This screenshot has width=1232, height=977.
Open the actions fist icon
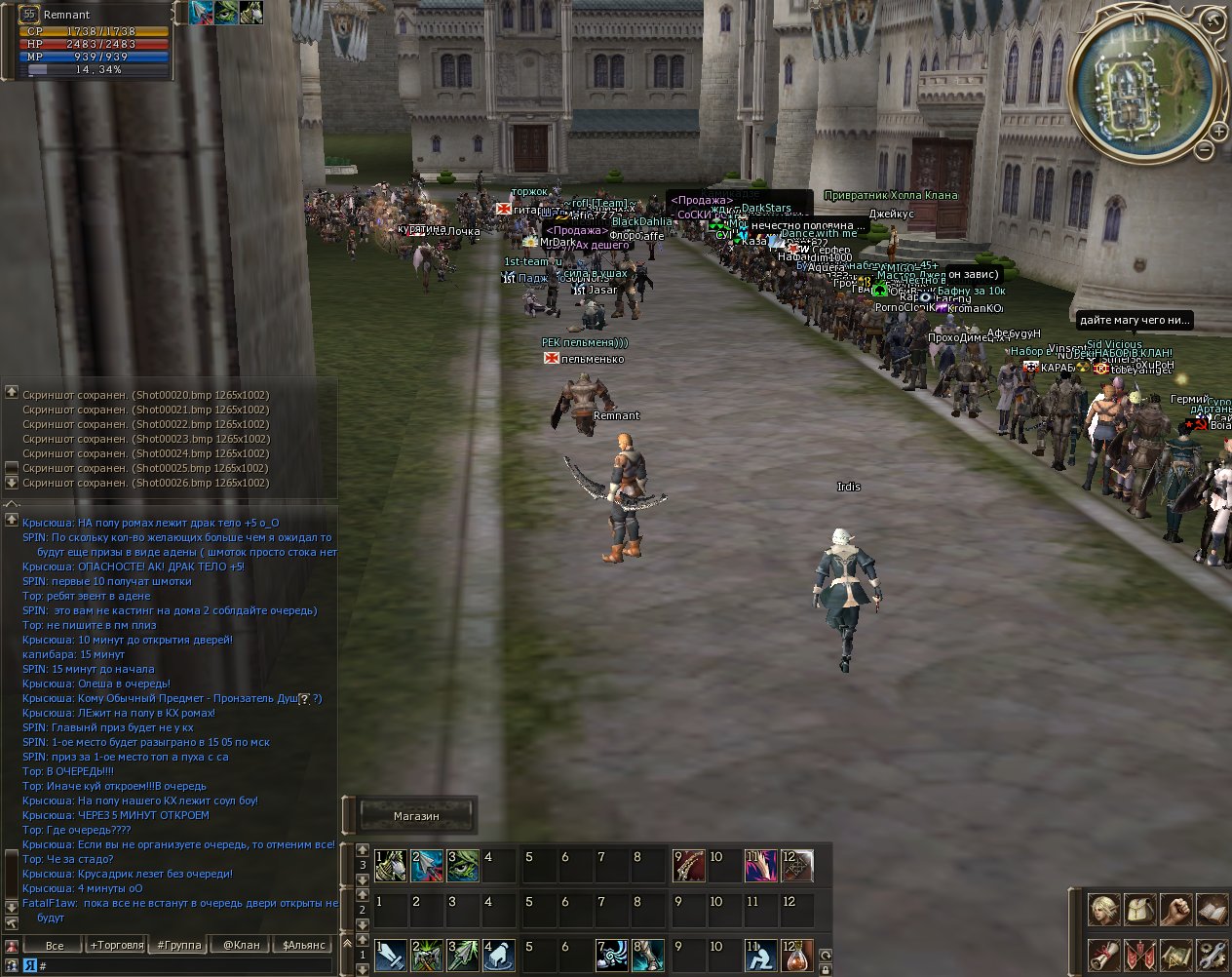click(x=1176, y=910)
